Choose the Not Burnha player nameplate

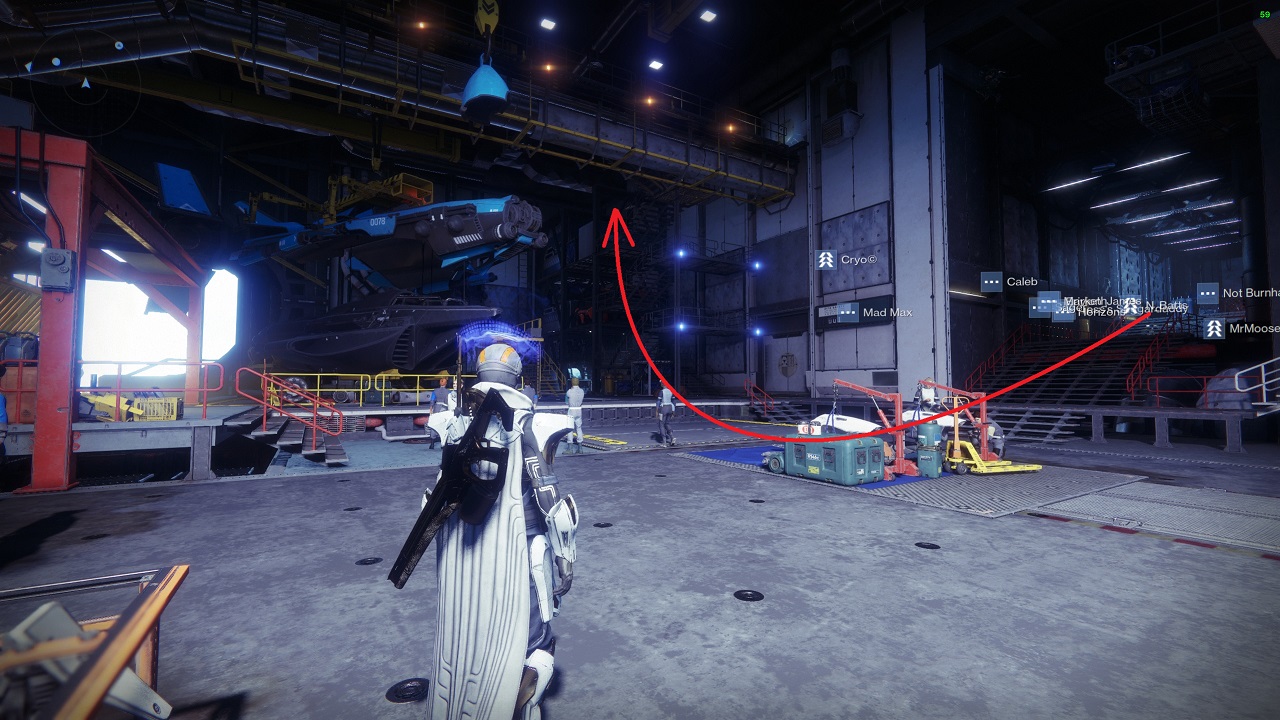click(x=1238, y=294)
